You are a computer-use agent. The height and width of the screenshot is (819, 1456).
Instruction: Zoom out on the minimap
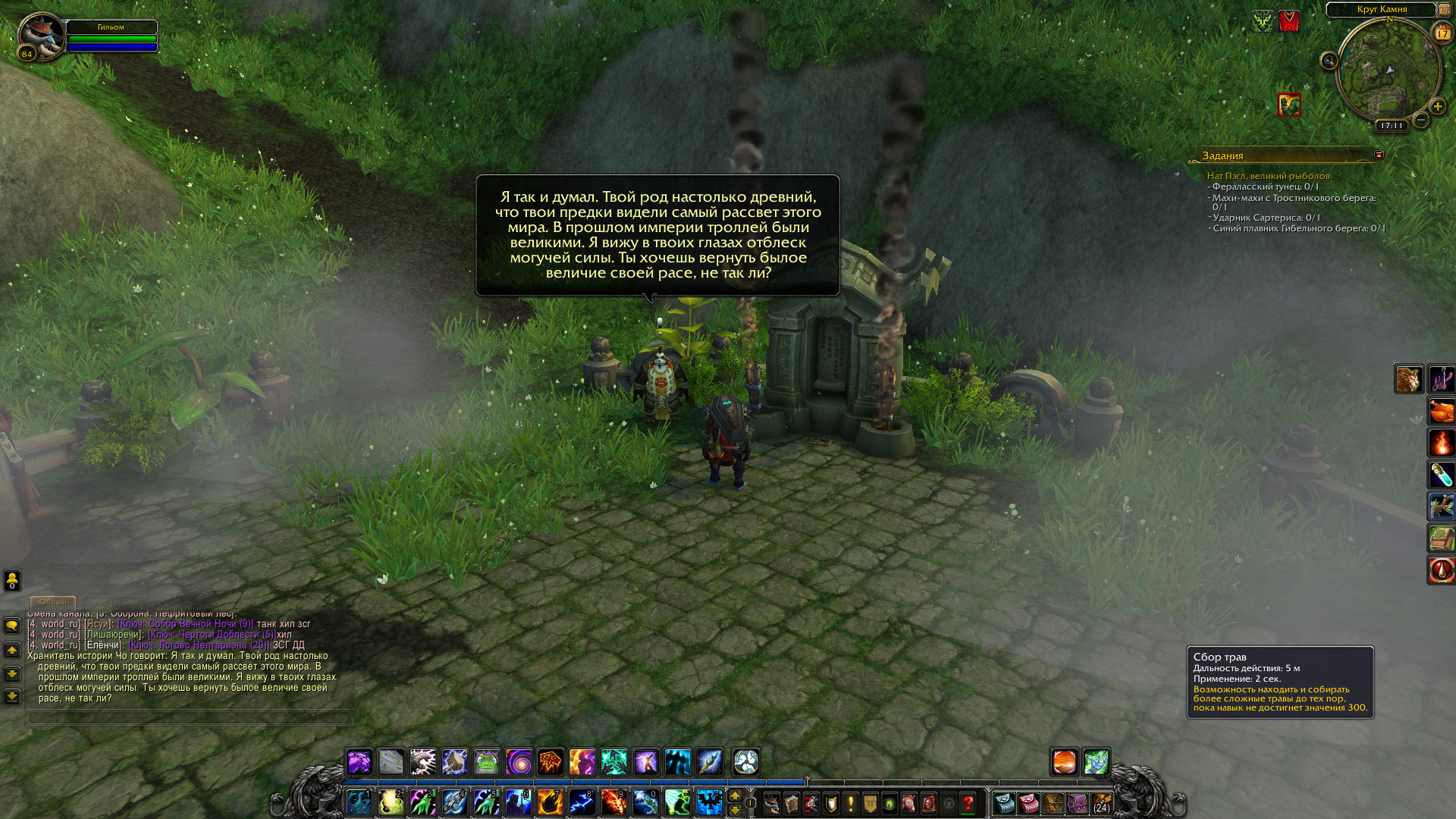click(1421, 120)
